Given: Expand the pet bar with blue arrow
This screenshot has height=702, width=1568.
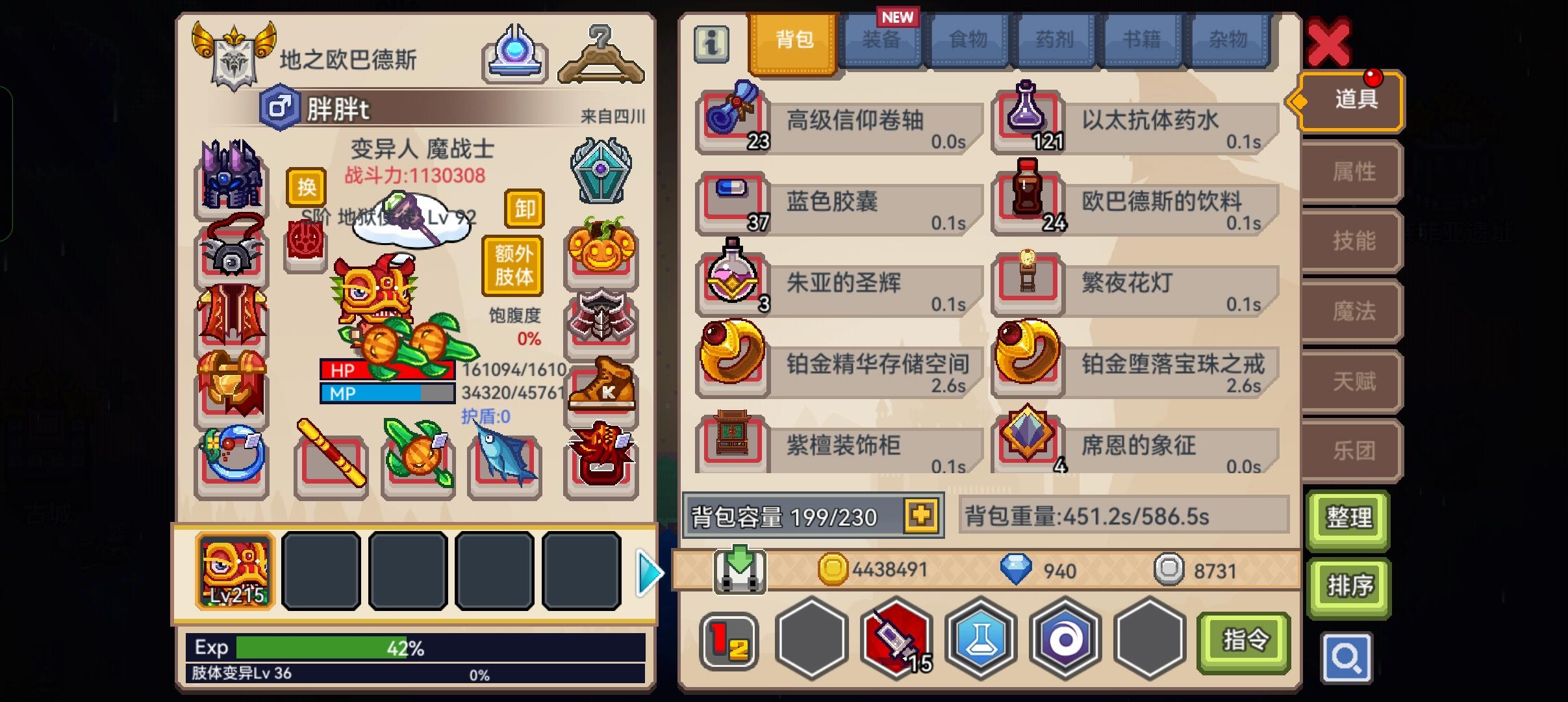Looking at the screenshot, I should (649, 572).
